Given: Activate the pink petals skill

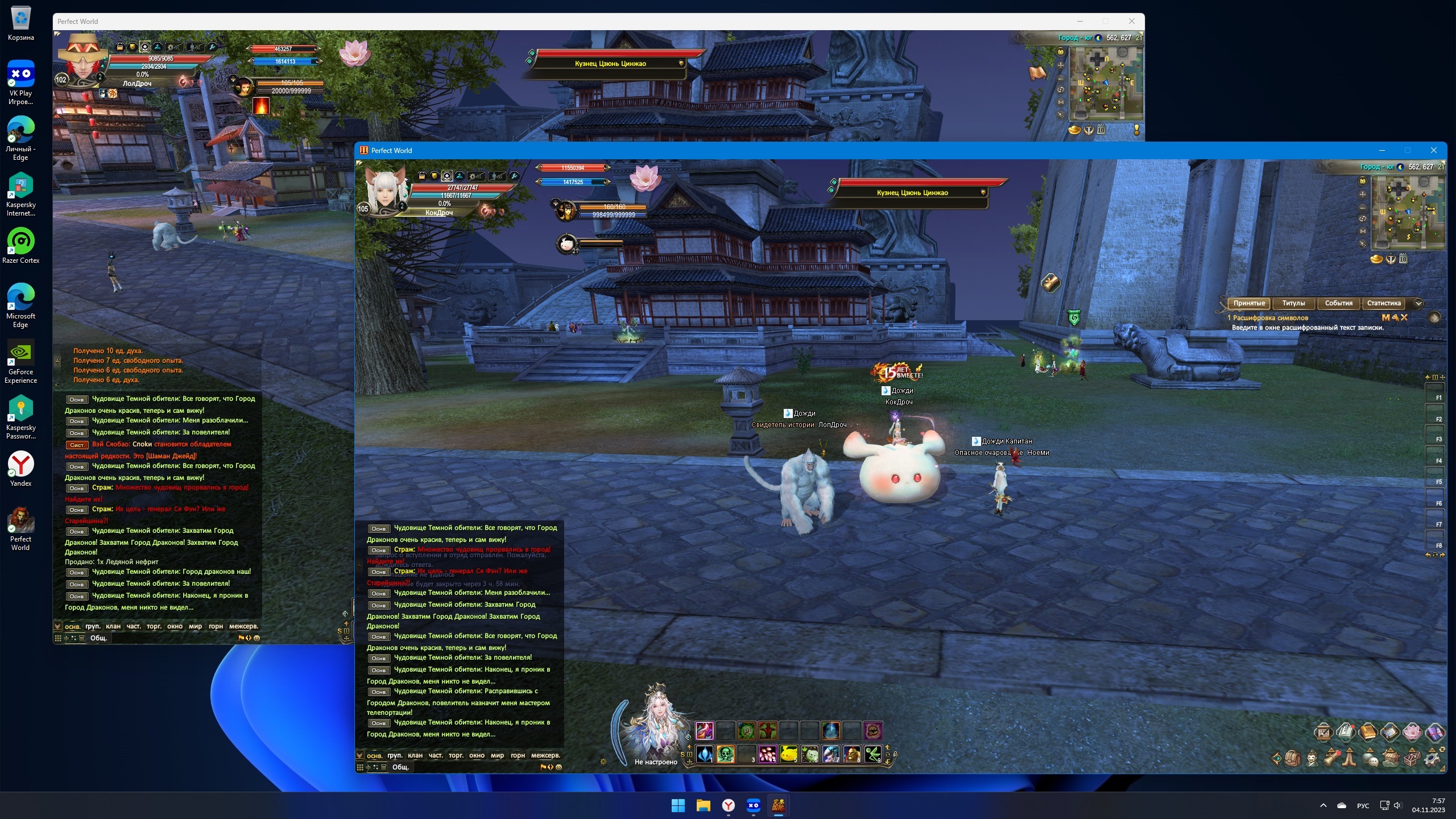Looking at the screenshot, I should pyautogui.click(x=768, y=755).
